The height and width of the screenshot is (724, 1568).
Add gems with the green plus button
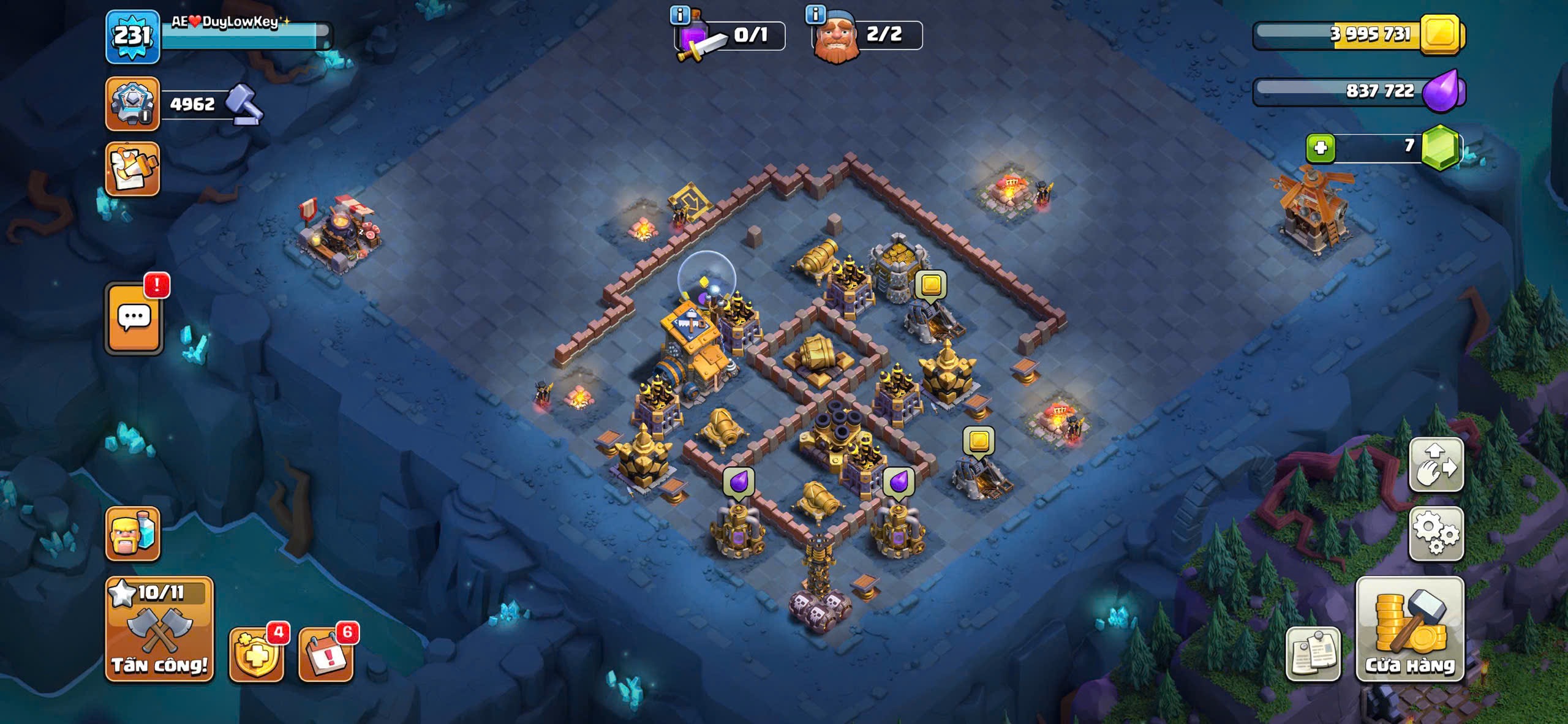(x=1320, y=148)
